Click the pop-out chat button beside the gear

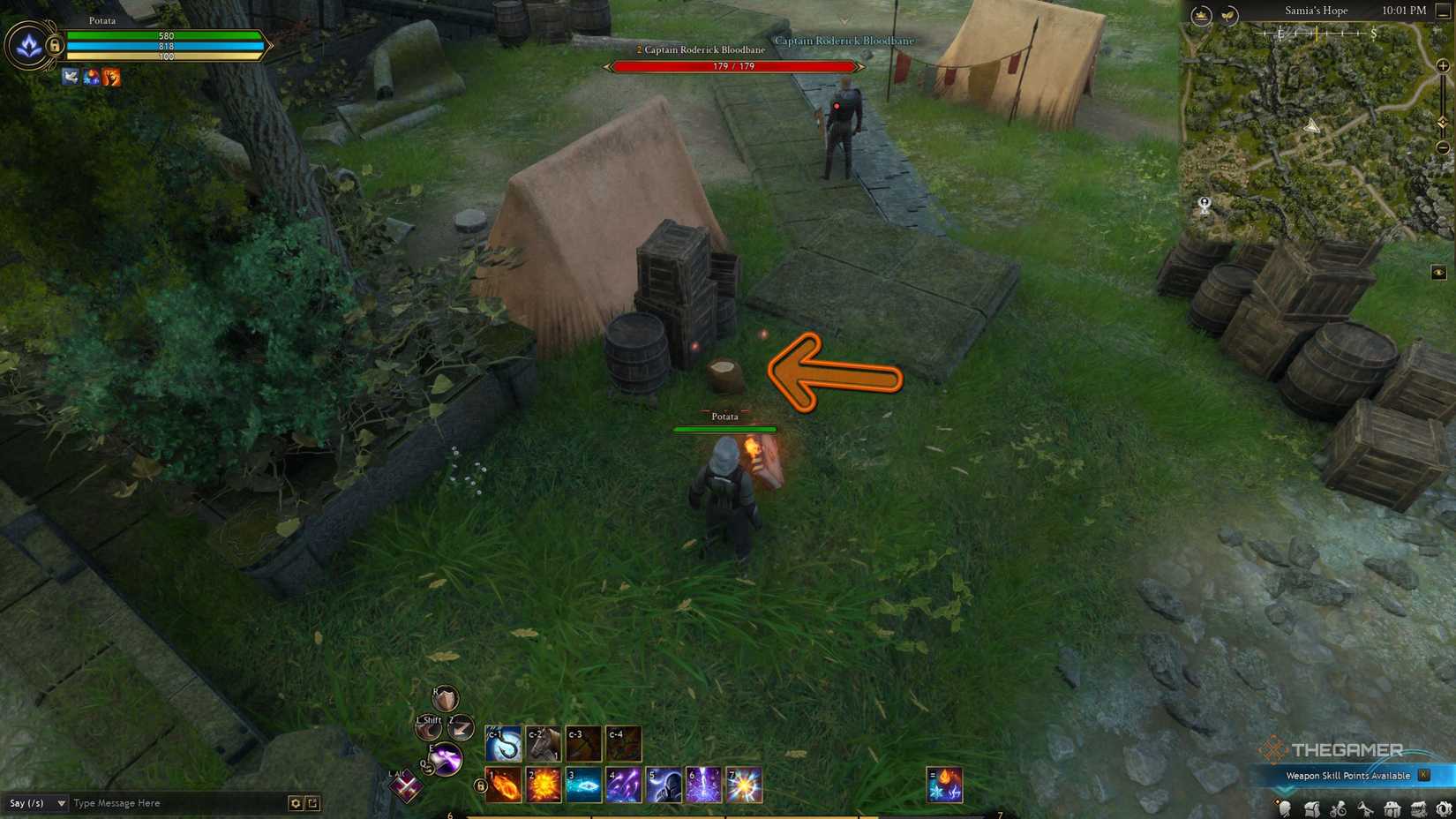pyautogui.click(x=313, y=803)
